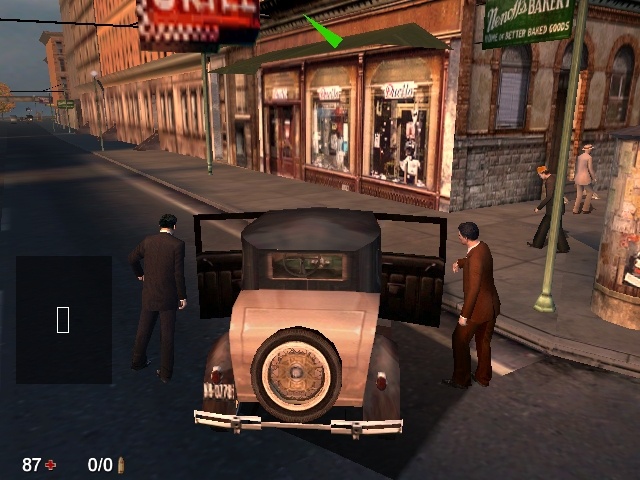Click the dark radar minimap panel

click(x=63, y=319)
